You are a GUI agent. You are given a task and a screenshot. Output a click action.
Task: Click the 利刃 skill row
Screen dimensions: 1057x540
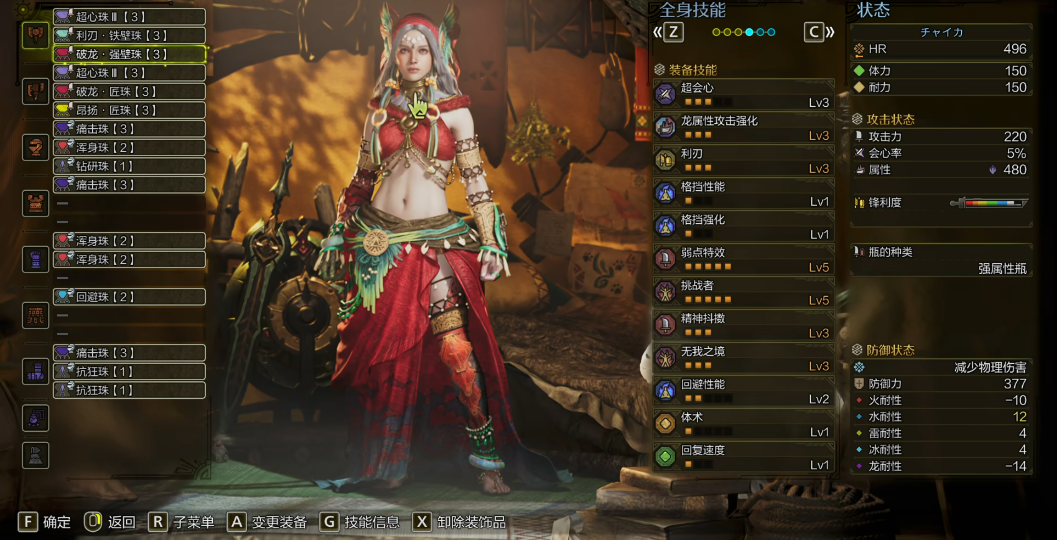pos(743,161)
